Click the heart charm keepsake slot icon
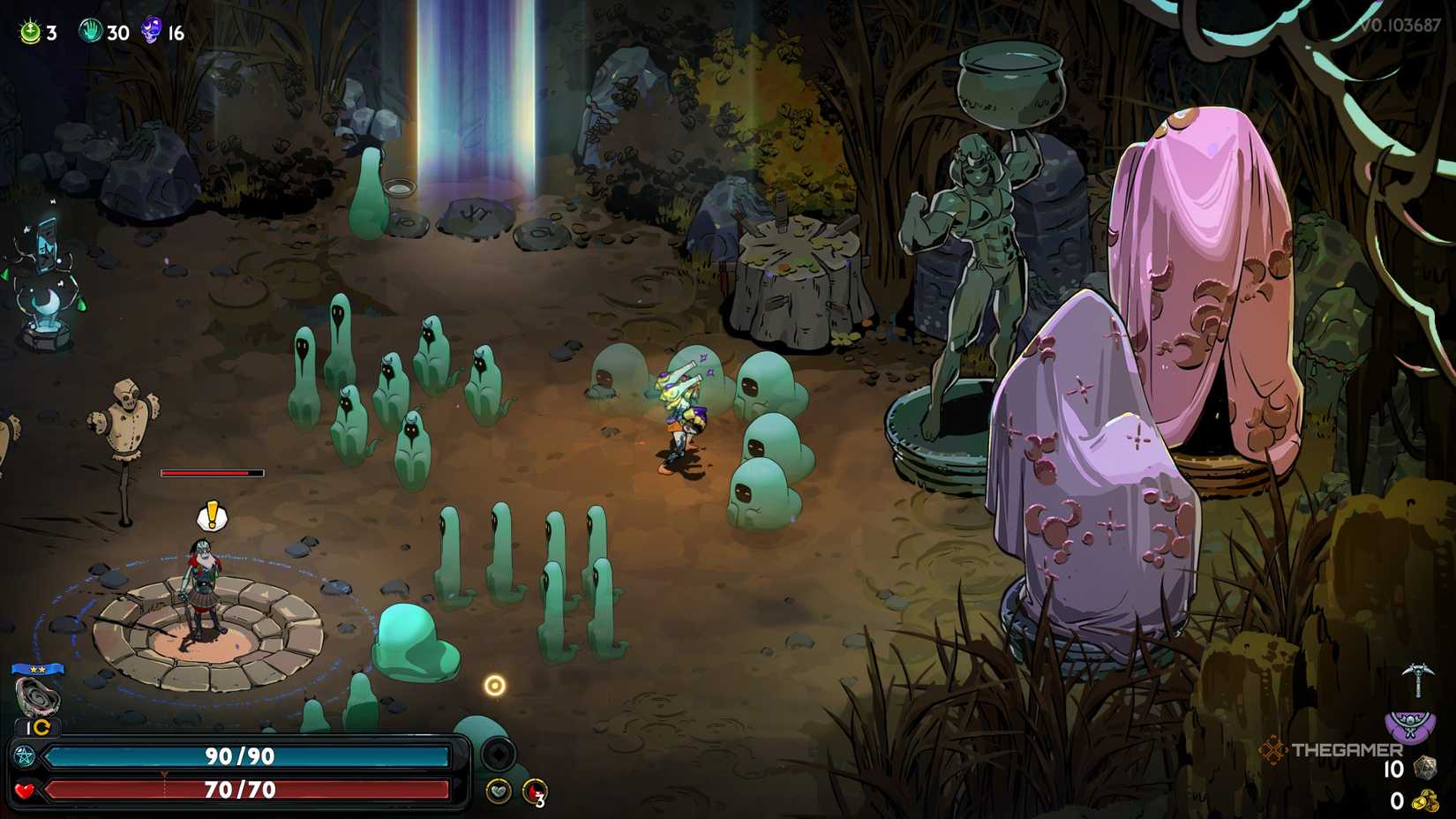 pyautogui.click(x=498, y=790)
